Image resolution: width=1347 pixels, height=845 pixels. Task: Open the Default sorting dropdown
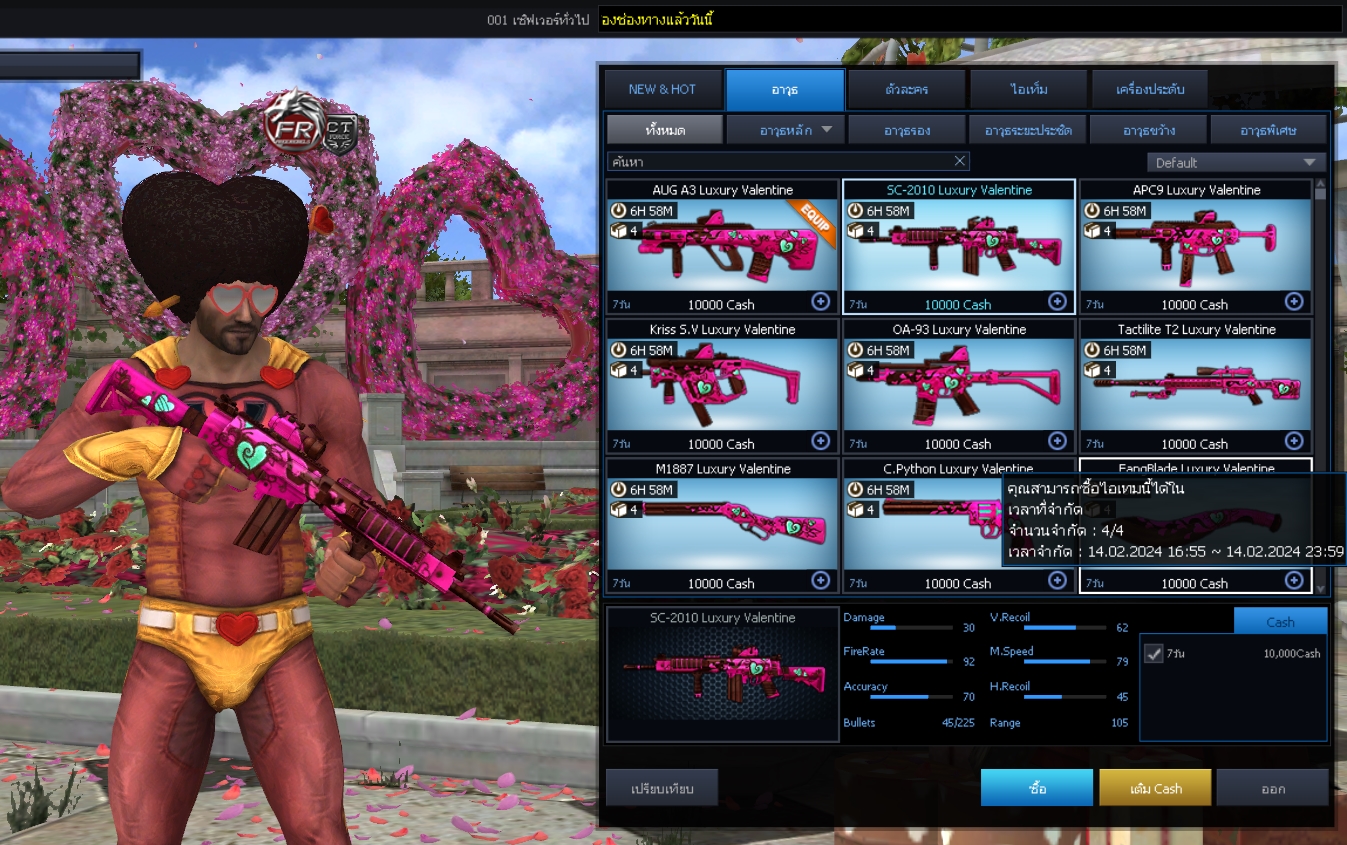pos(1236,161)
